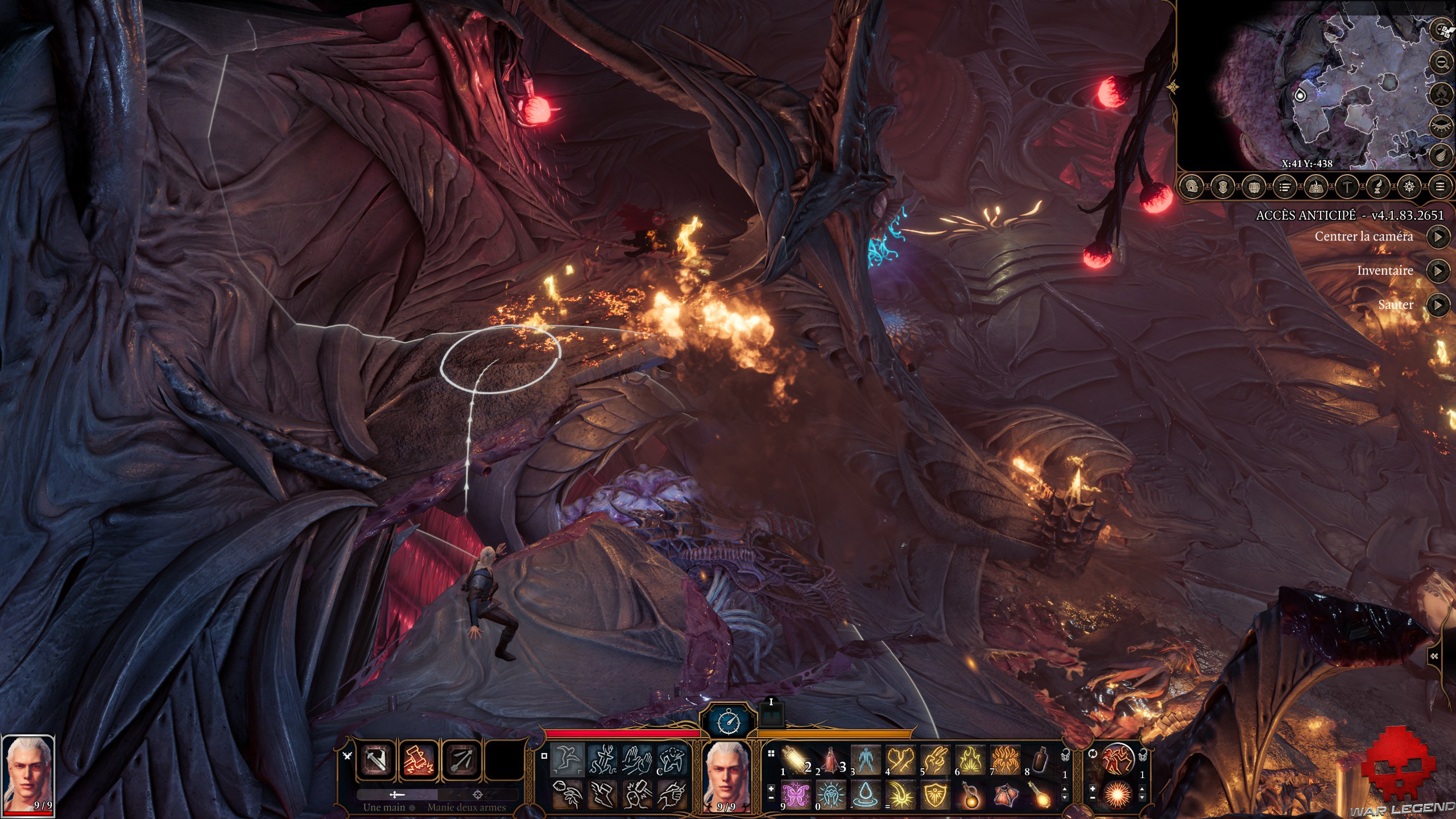Screen dimensions: 1456x819
Task: Click the plus button to add a hotbar row
Action: click(x=771, y=789)
